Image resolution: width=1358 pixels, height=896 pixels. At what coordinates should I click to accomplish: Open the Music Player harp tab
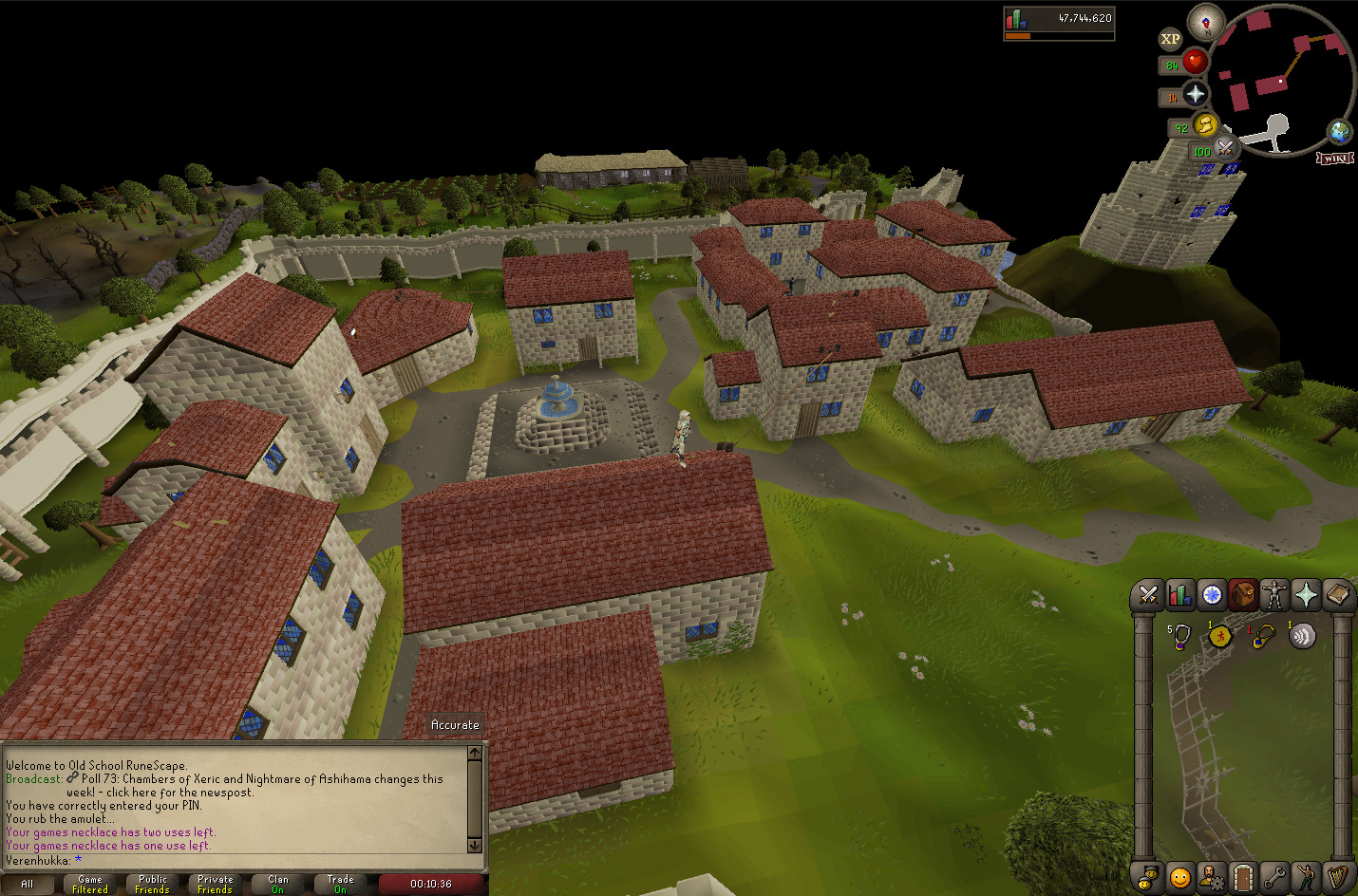click(x=1337, y=877)
